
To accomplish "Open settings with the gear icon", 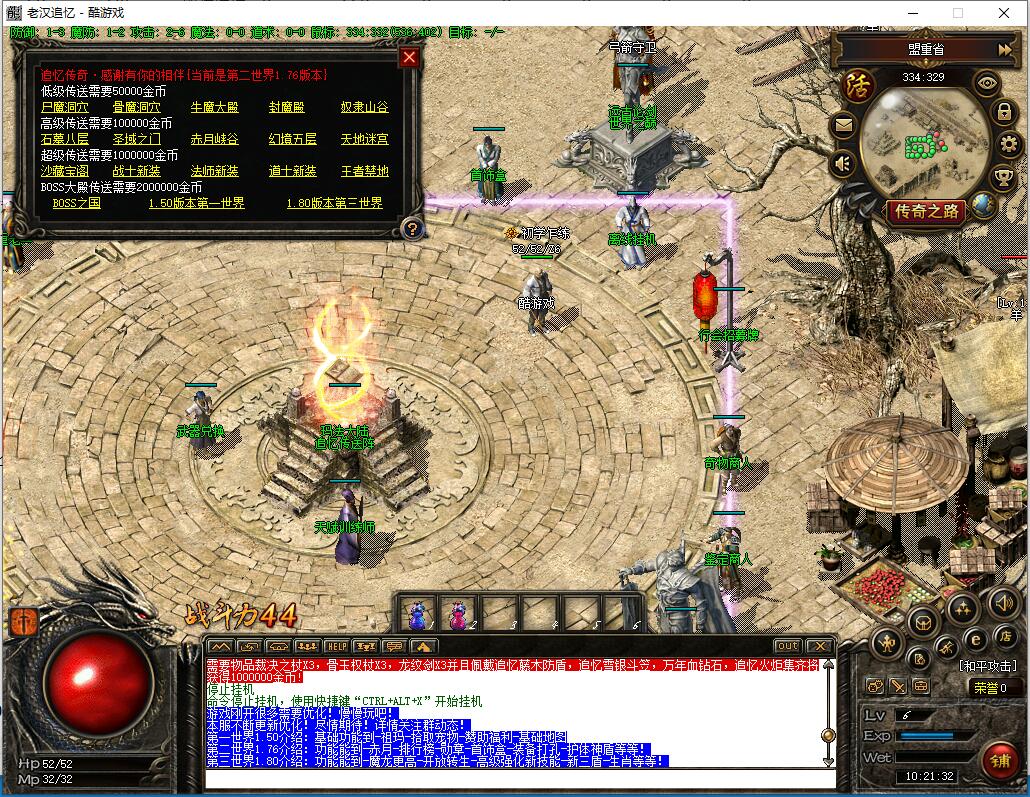I will [x=1008, y=144].
